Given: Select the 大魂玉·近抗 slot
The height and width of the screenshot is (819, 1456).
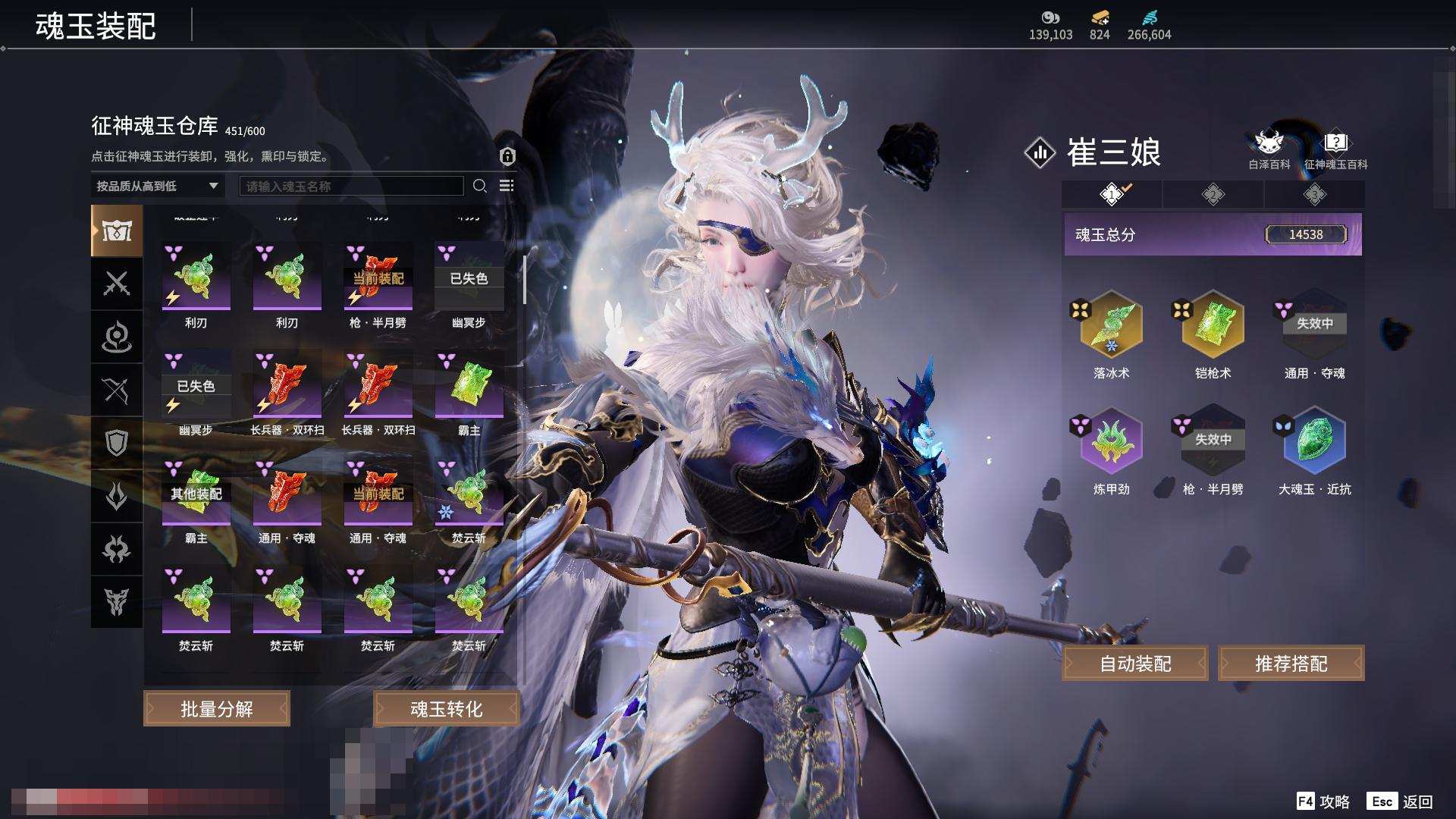Looking at the screenshot, I should [1314, 441].
